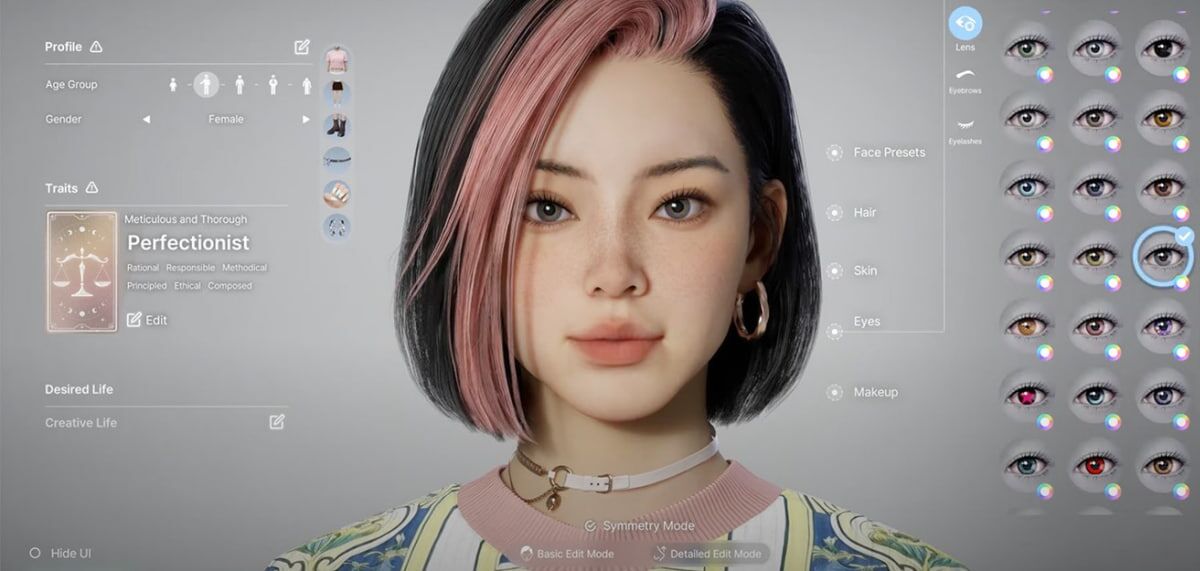Switch gender with the left arrow
The width and height of the screenshot is (1200, 571).
point(146,119)
